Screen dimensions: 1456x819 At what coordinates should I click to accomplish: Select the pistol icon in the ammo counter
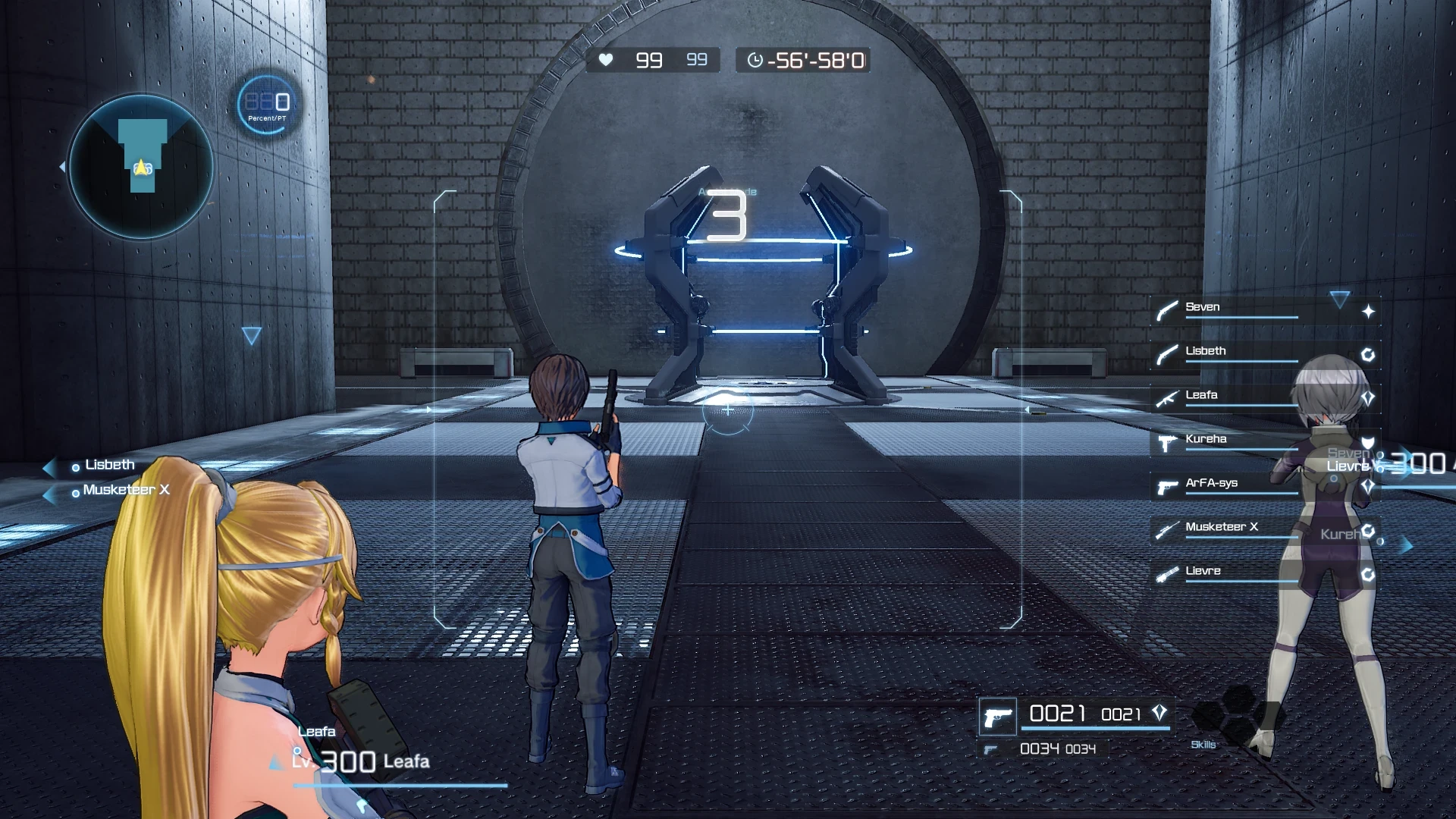click(x=999, y=715)
